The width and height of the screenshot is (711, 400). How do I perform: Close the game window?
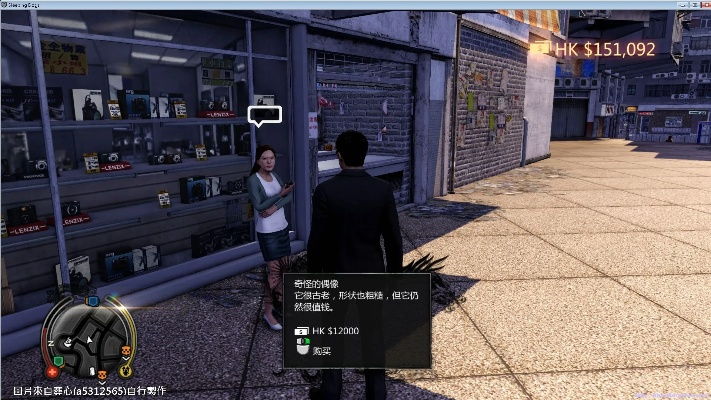[701, 5]
